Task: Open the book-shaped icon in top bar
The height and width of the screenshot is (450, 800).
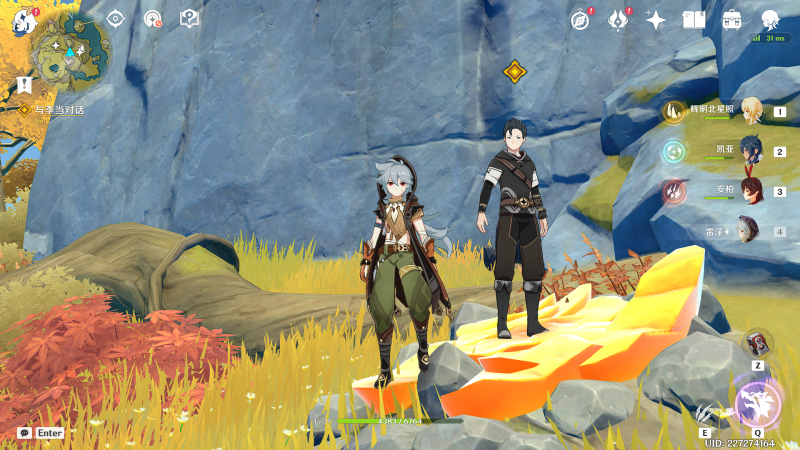Action: tap(694, 20)
